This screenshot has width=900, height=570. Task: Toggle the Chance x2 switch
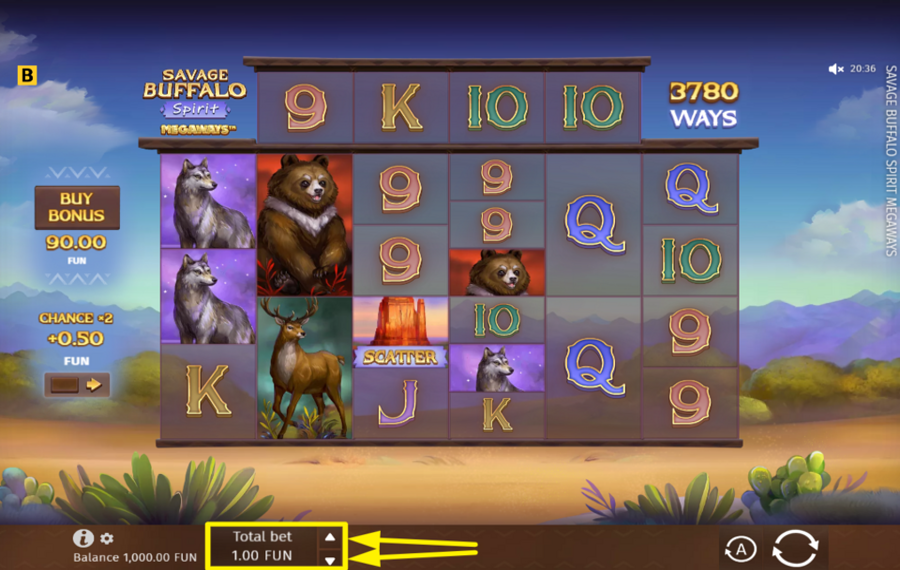77,384
